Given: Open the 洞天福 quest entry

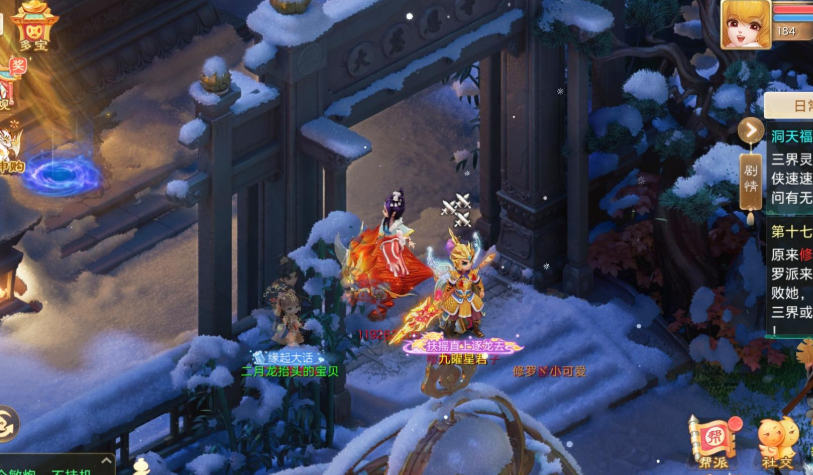Looking at the screenshot, I should pos(792,136).
